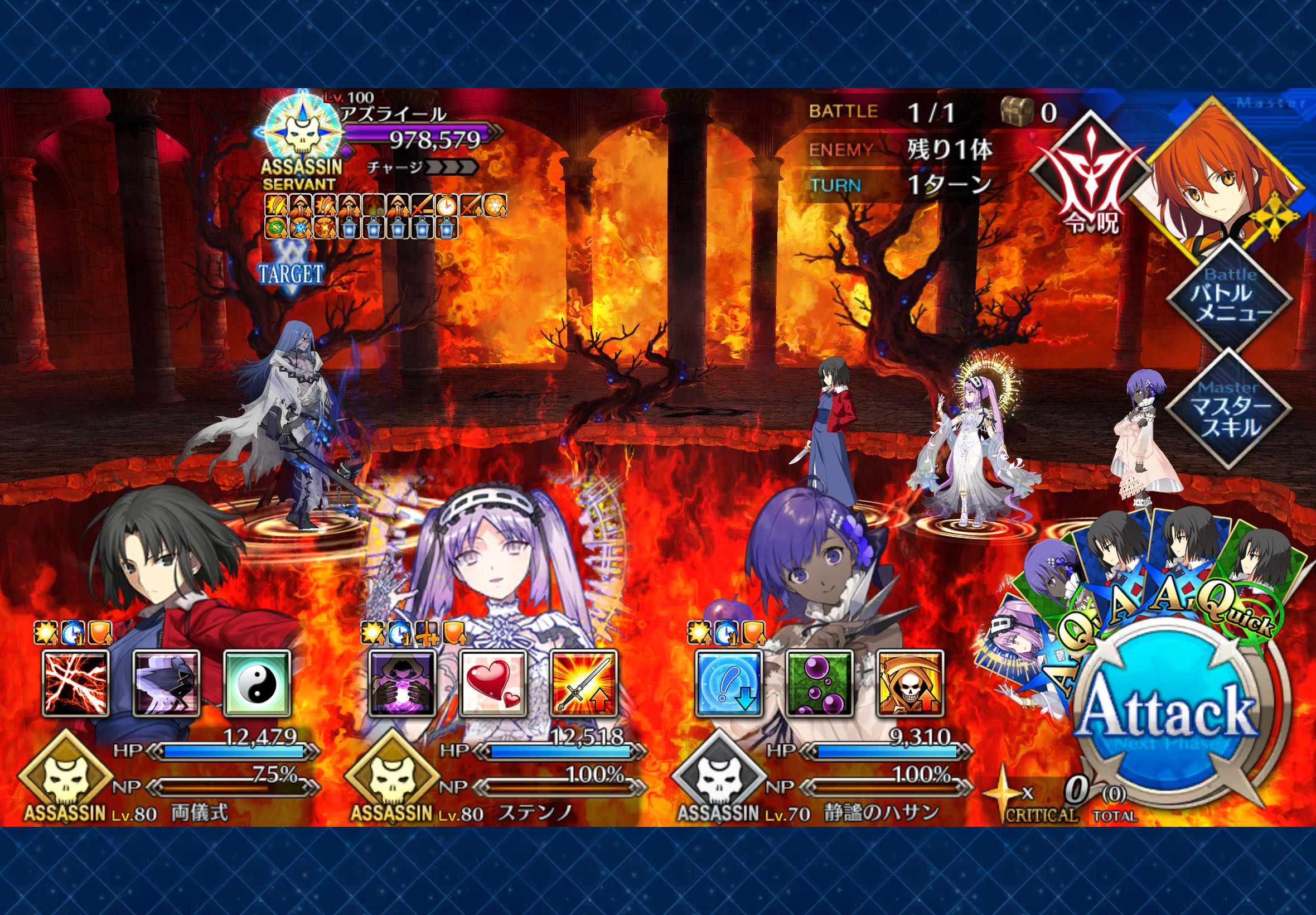Use Stheno's hooded figure orb skill
The width and height of the screenshot is (1316, 915).
click(x=402, y=682)
